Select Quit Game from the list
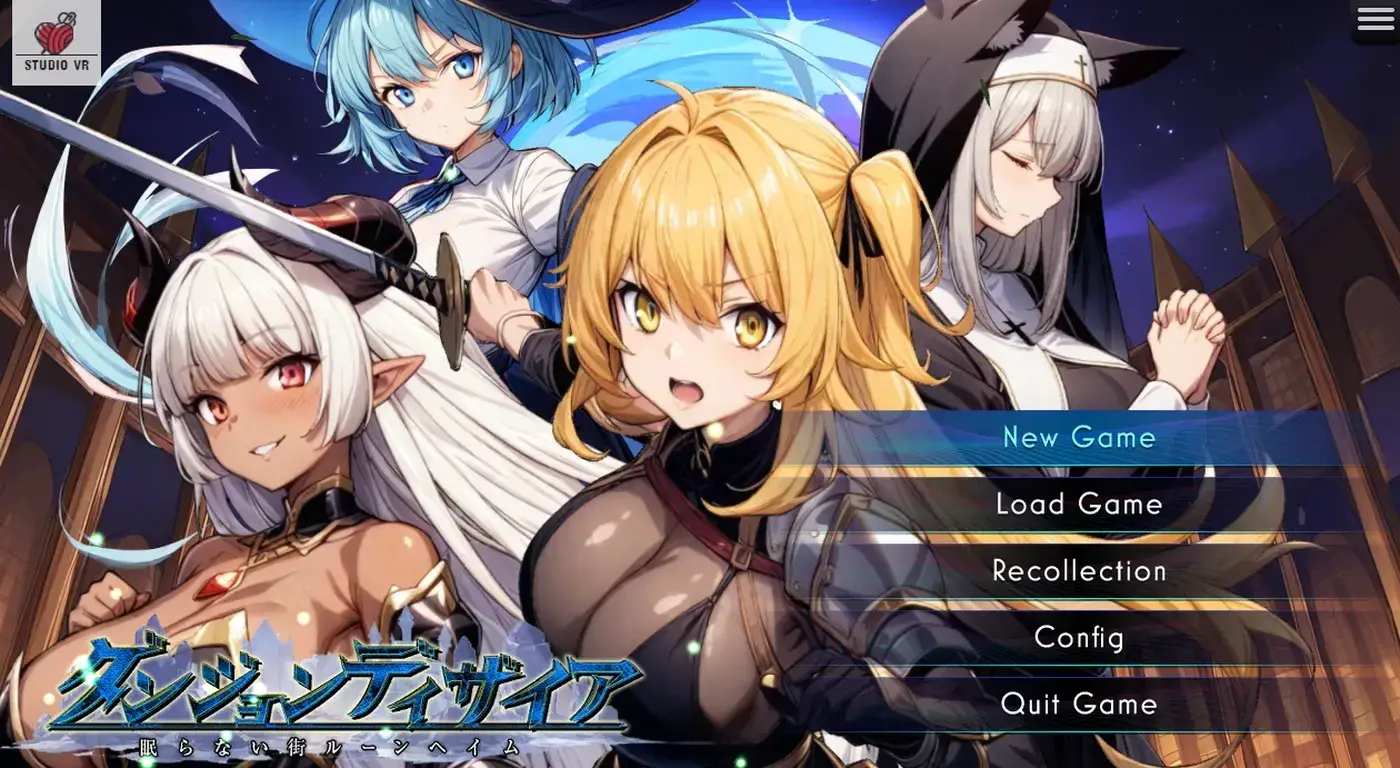 pyautogui.click(x=1080, y=704)
